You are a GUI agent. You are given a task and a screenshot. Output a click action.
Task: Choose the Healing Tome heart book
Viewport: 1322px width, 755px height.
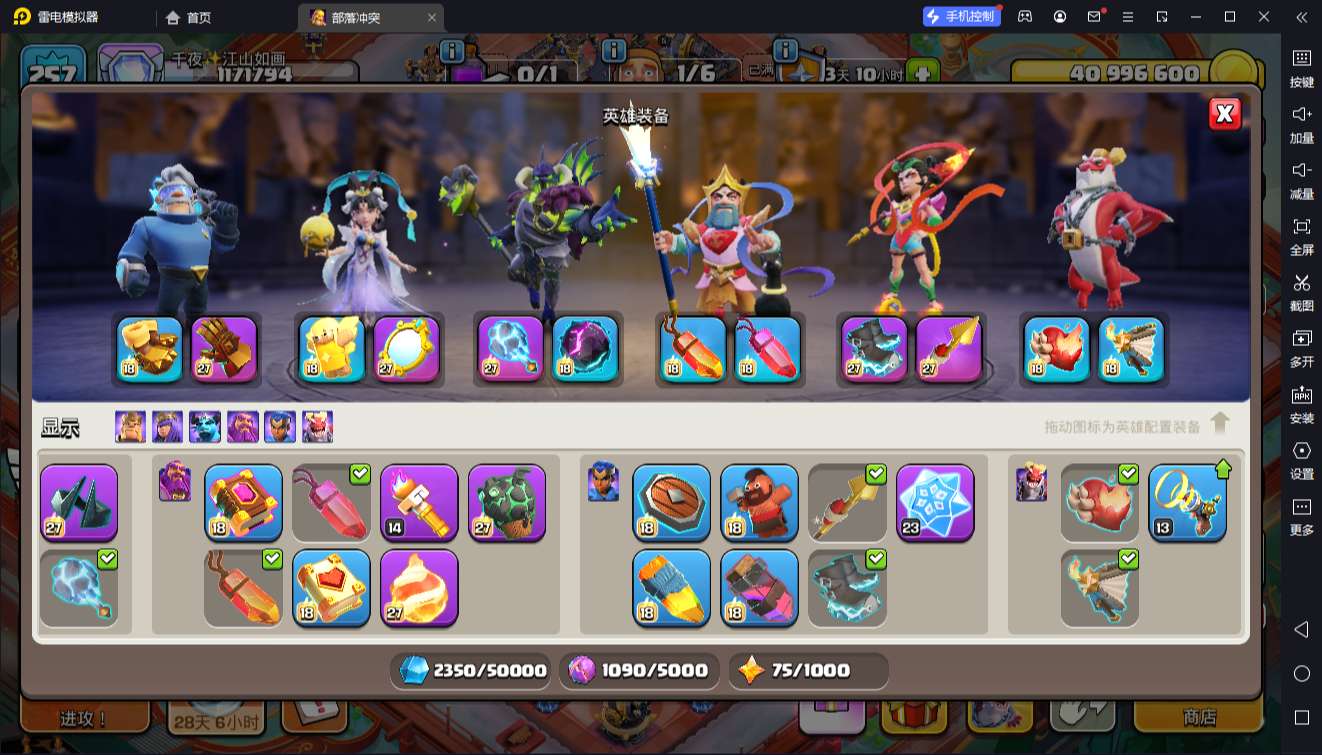pos(331,587)
